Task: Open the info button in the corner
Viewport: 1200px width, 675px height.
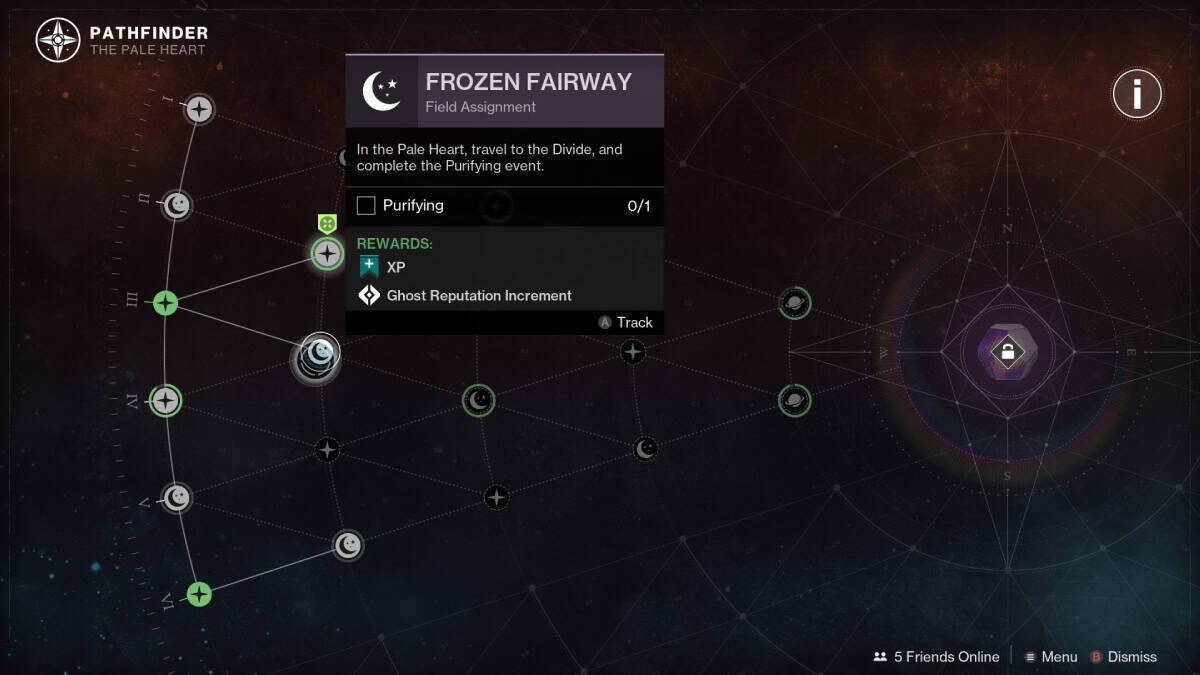Action: (1137, 95)
